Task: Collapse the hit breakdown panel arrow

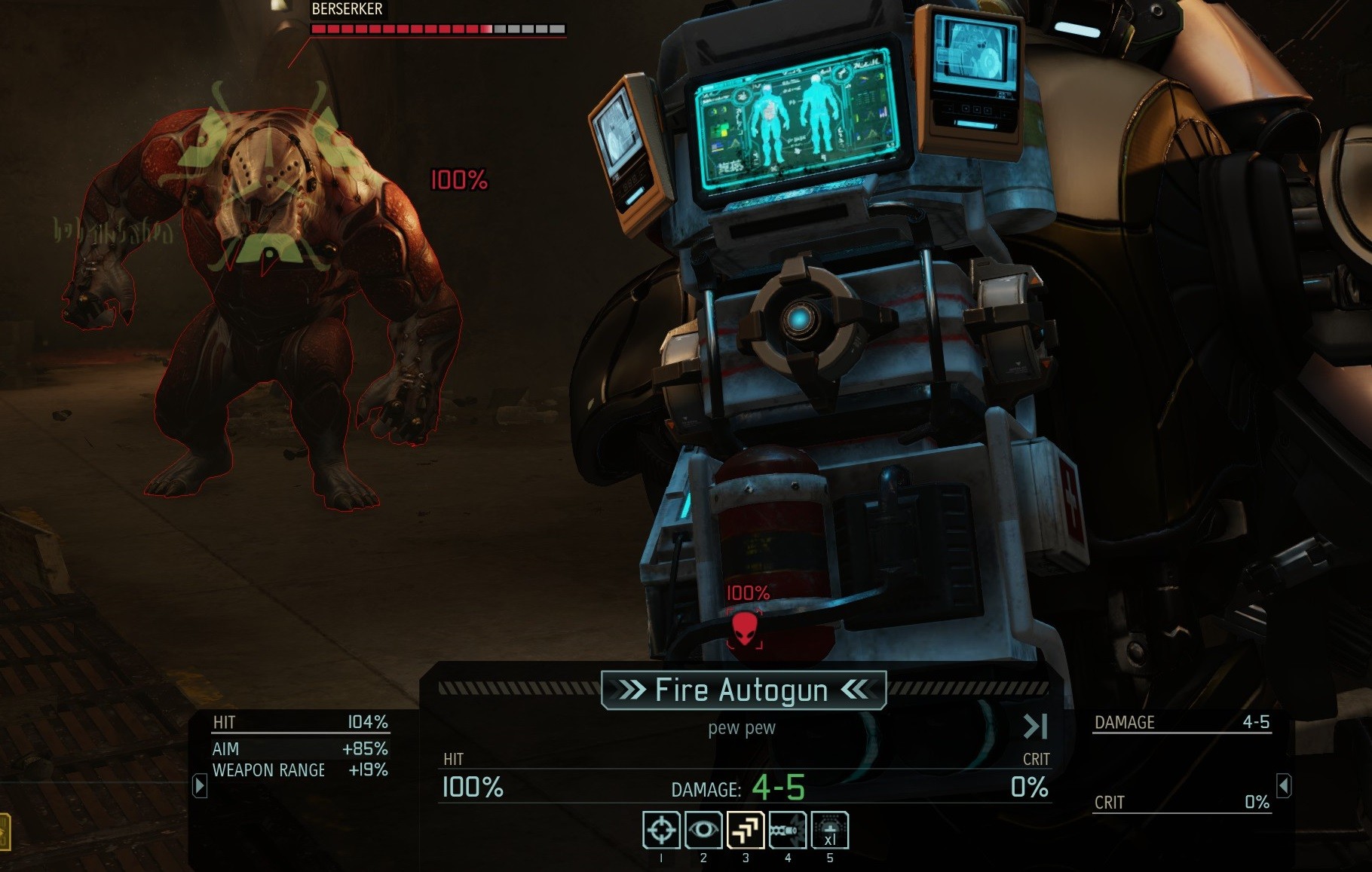Action: click(200, 785)
